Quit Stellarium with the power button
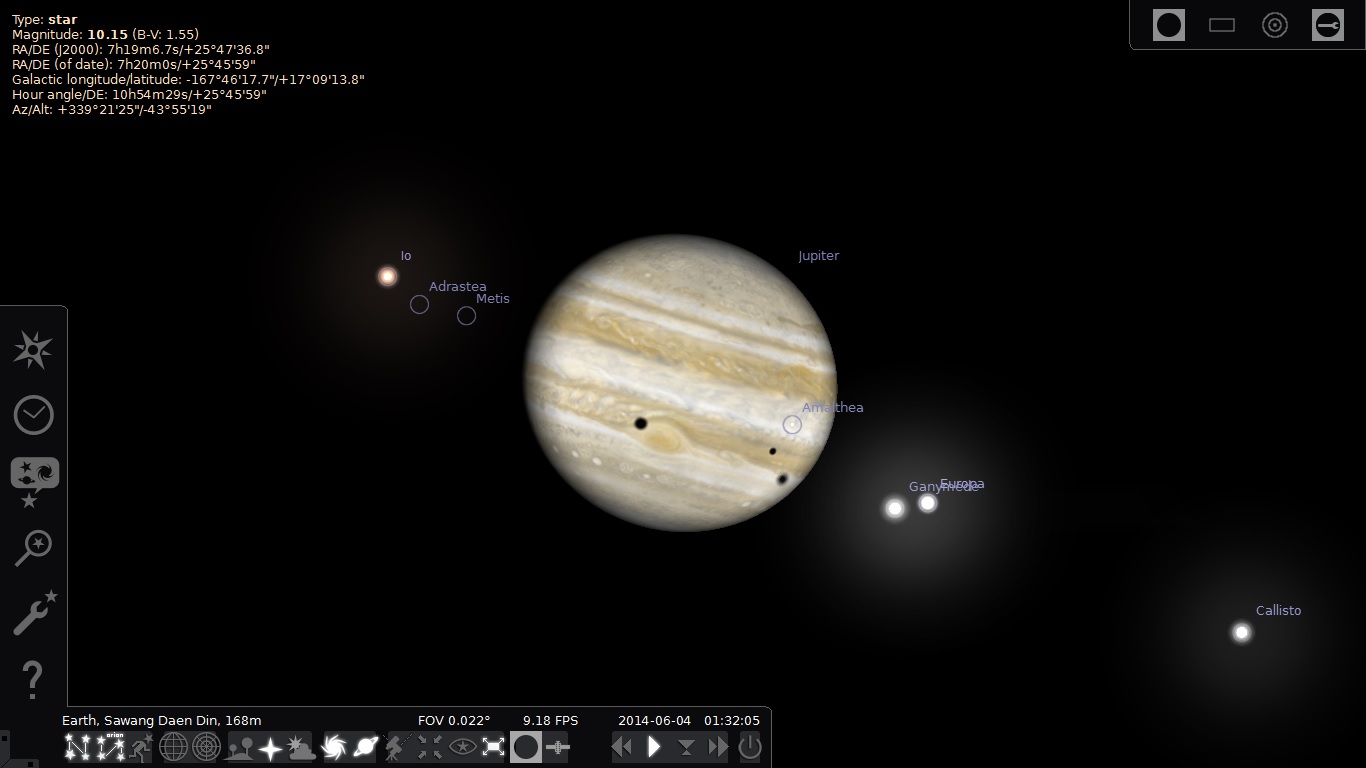This screenshot has height=768, width=1366. pos(750,747)
